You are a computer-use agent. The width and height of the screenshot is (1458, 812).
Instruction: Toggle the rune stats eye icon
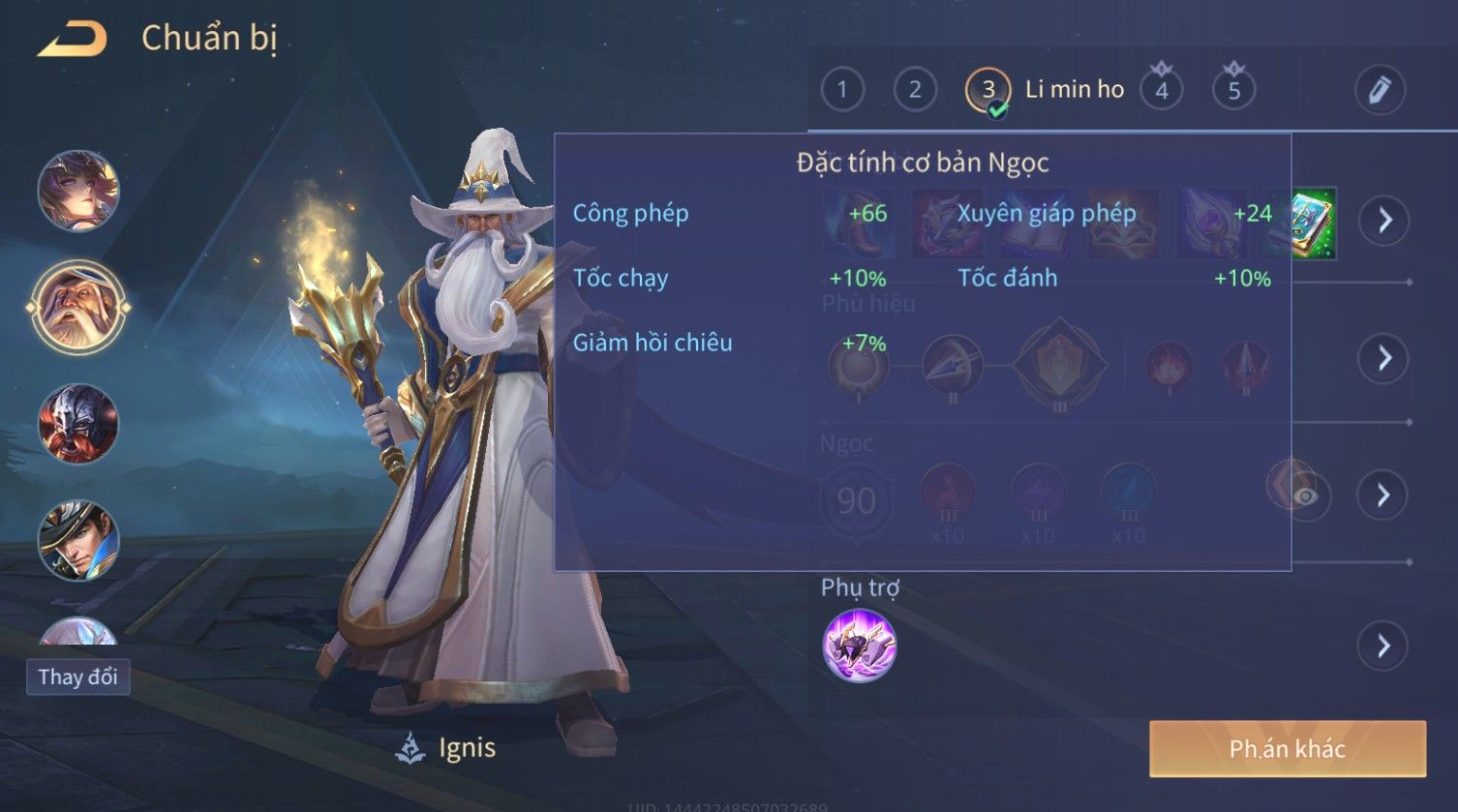pos(1306,496)
